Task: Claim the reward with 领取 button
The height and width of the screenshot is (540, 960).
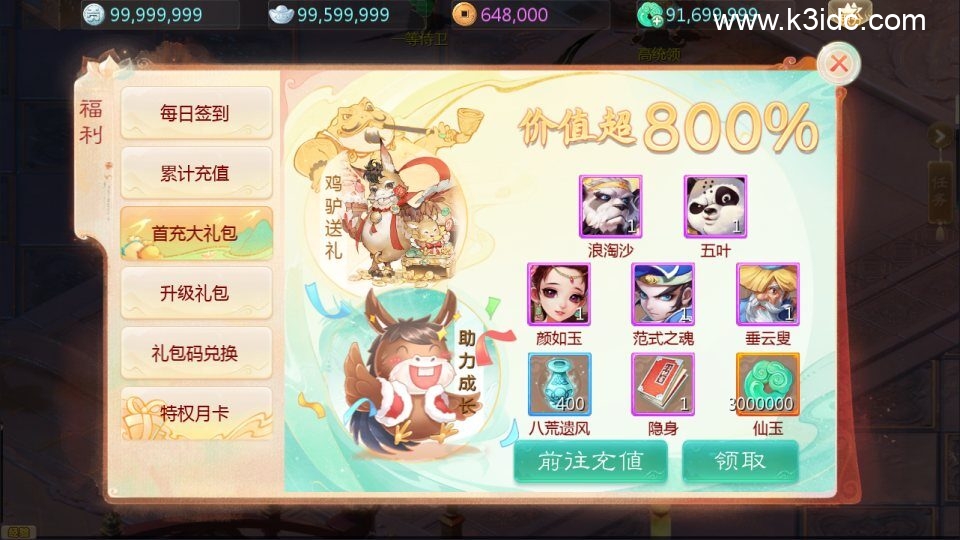Action: (740, 461)
